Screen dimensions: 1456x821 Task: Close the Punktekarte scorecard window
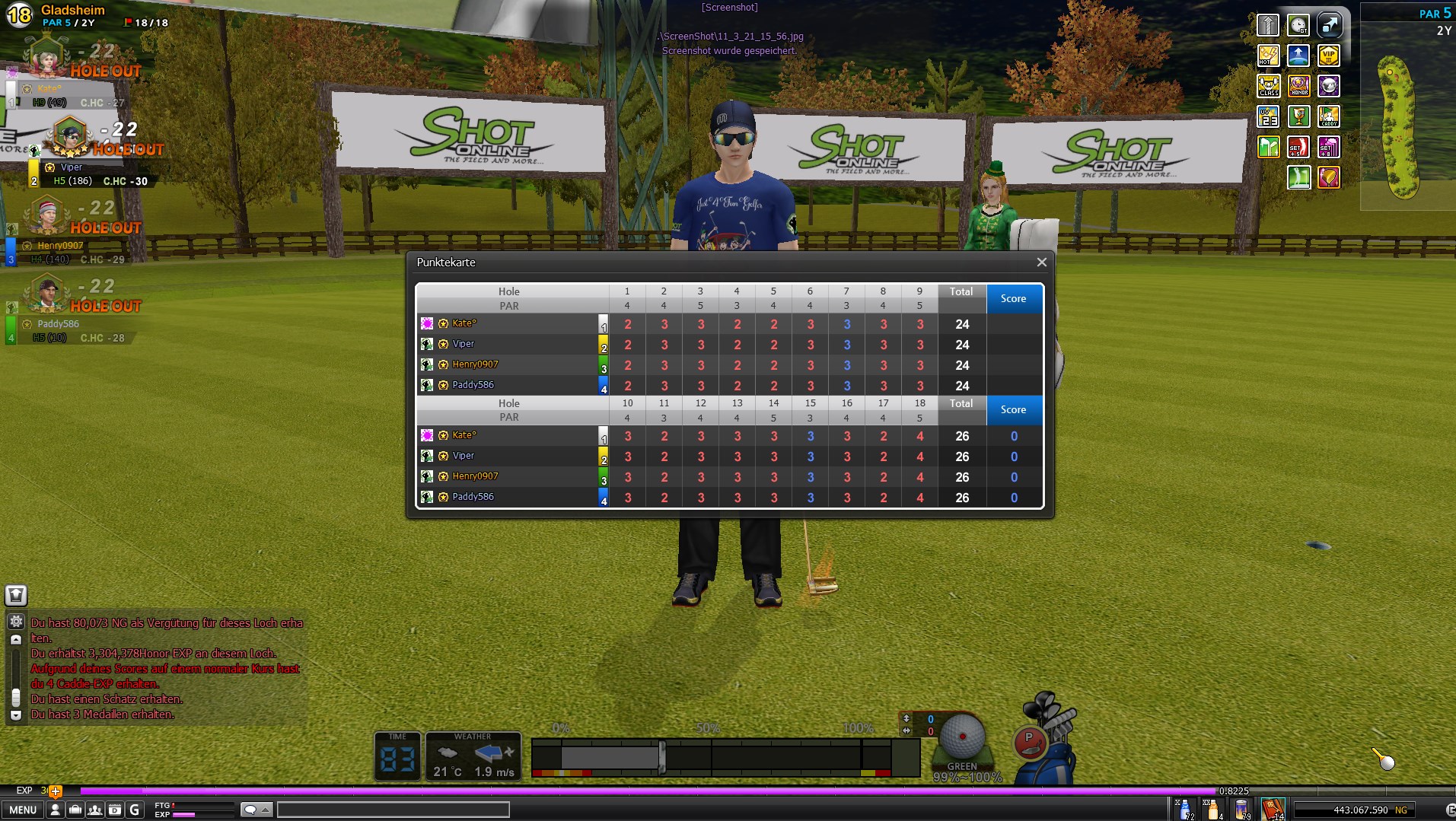click(x=1041, y=263)
